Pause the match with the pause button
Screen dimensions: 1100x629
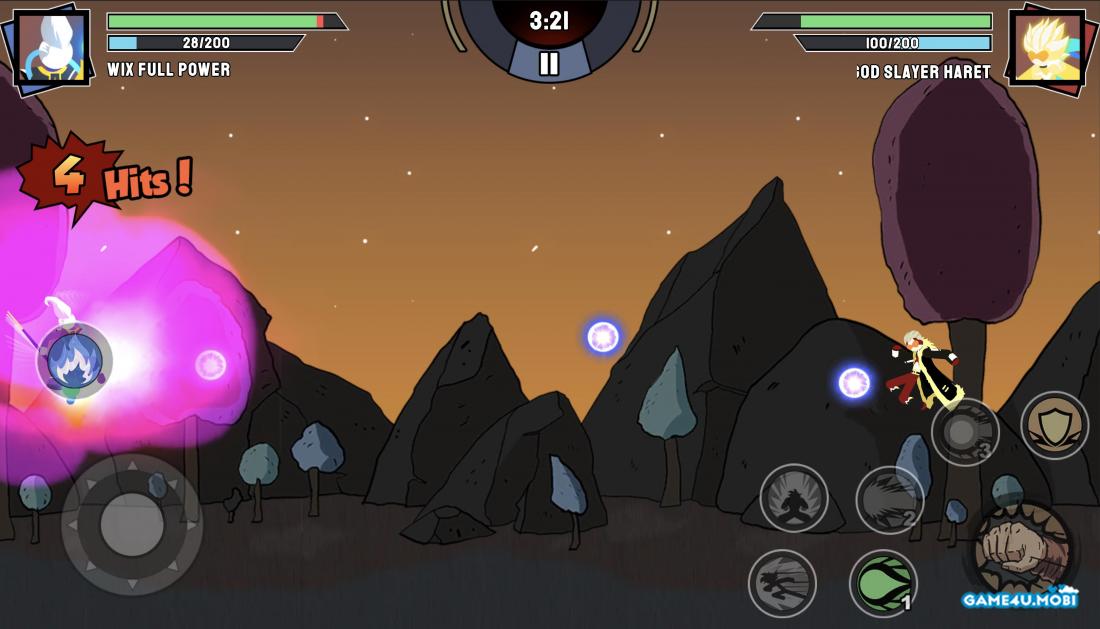[549, 64]
